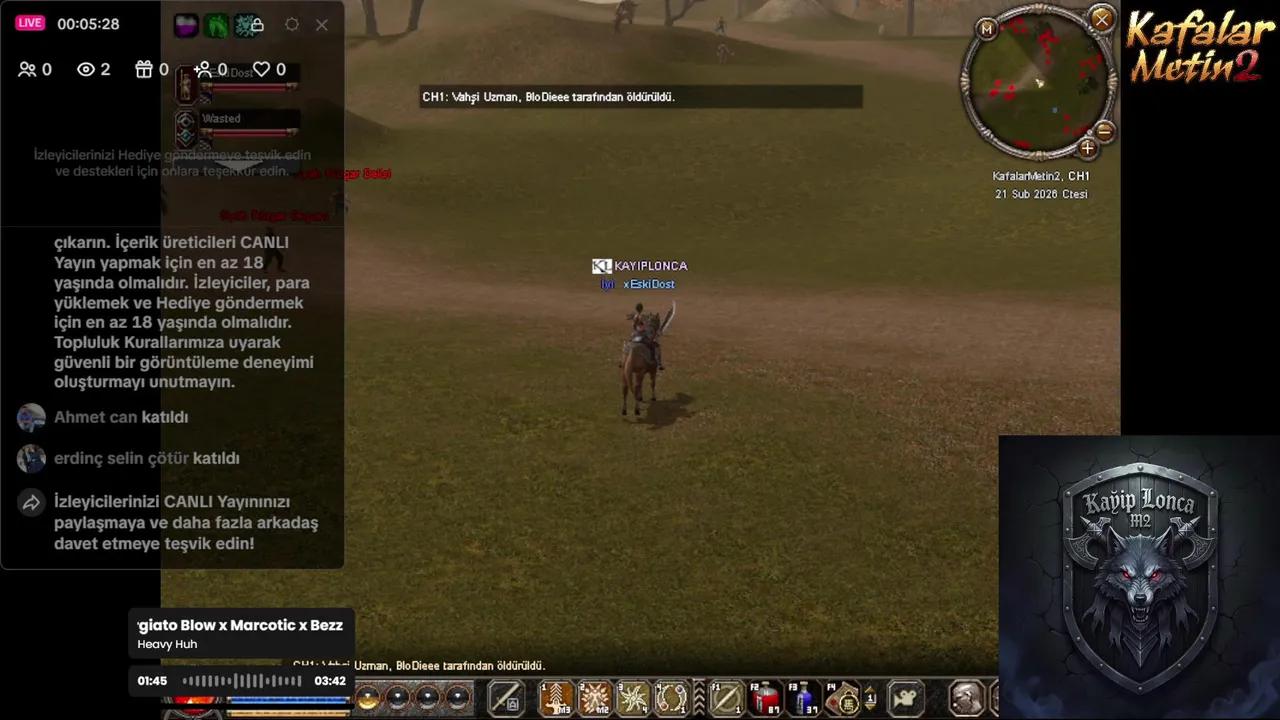Open the full map with the M button
Image resolution: width=1280 pixels, height=720 pixels.
[x=987, y=29]
